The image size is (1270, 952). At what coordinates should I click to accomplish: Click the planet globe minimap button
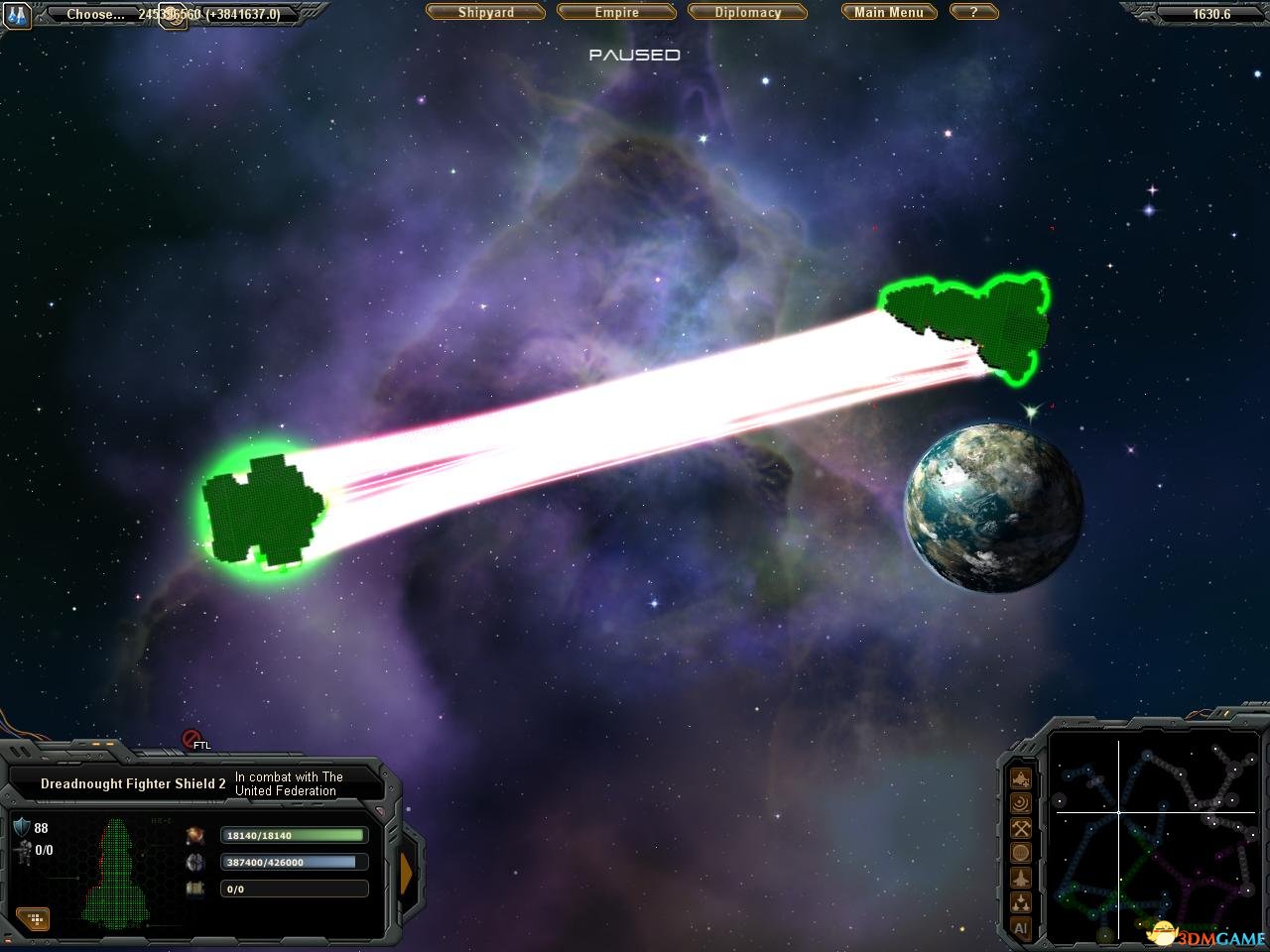click(x=1020, y=853)
